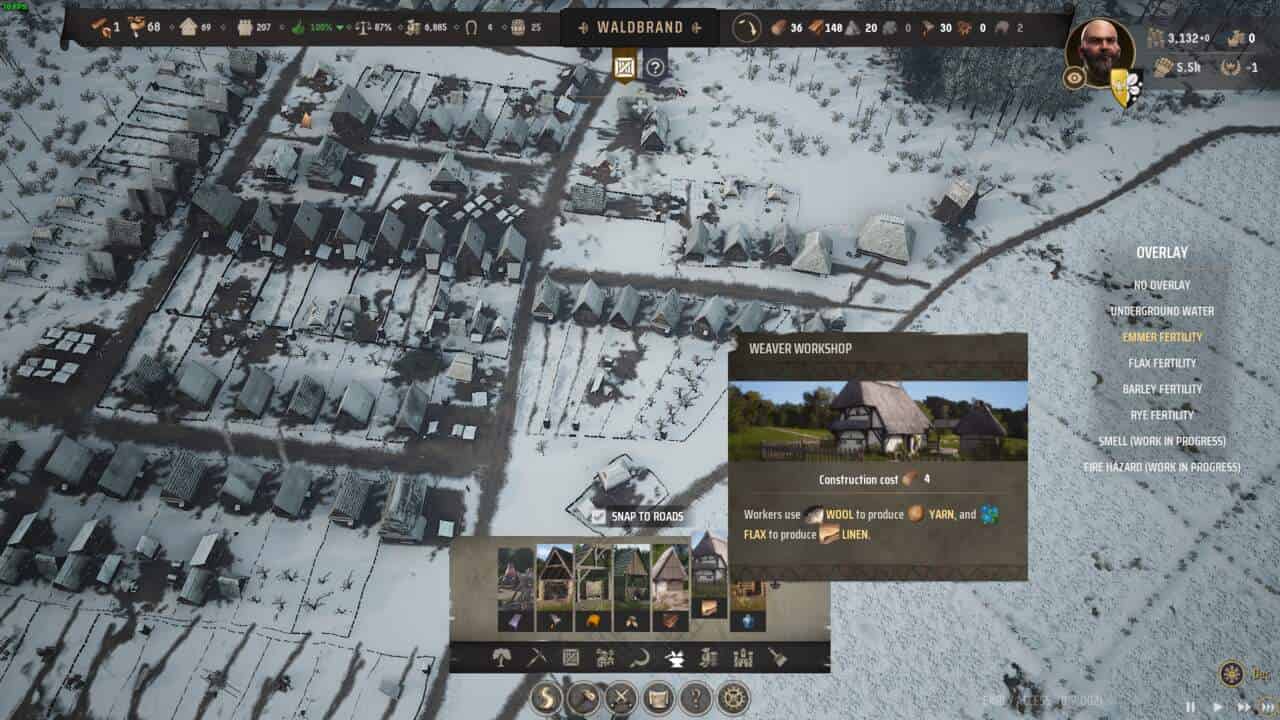Open the tree icon building category
Screen dimensions: 1280x720
point(501,657)
